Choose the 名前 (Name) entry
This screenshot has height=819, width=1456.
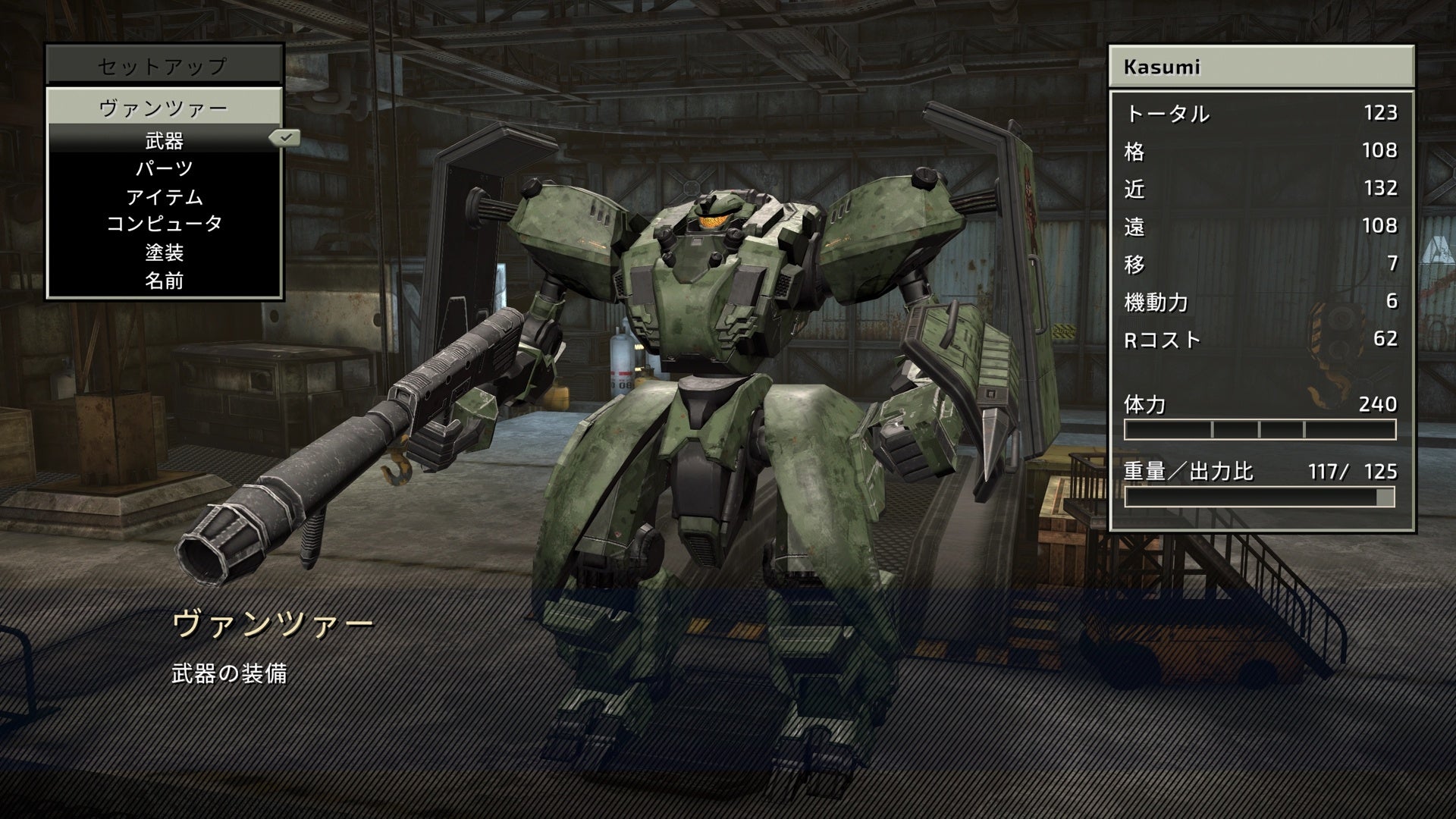click(165, 281)
